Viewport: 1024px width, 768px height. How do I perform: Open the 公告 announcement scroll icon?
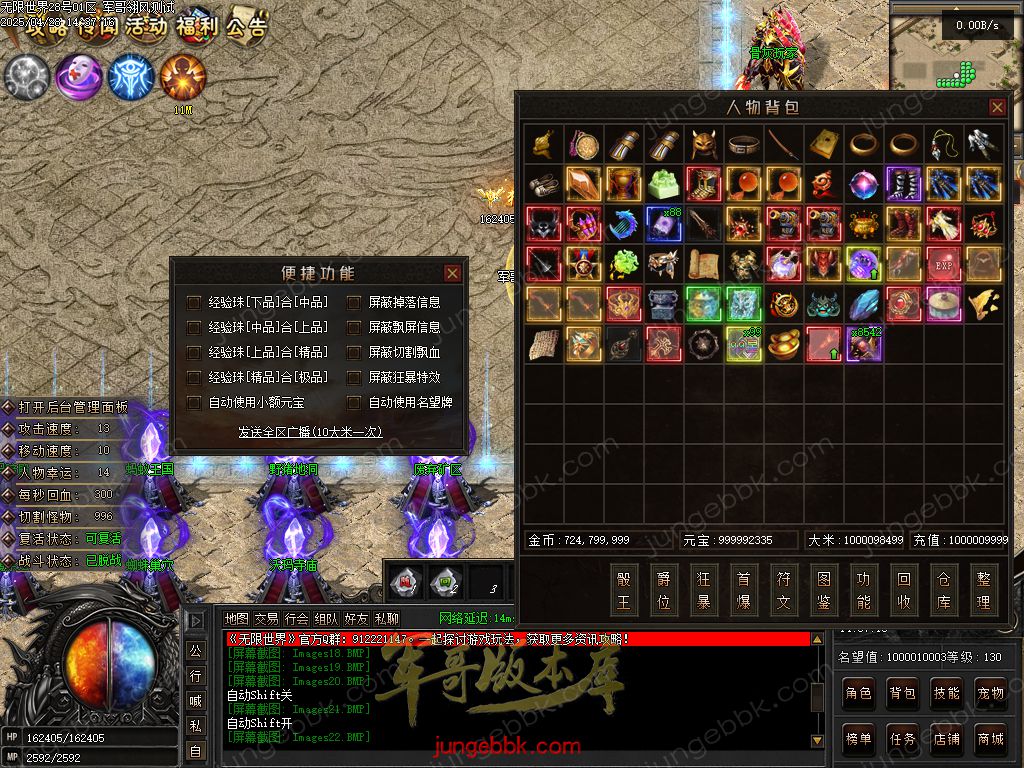click(x=246, y=27)
